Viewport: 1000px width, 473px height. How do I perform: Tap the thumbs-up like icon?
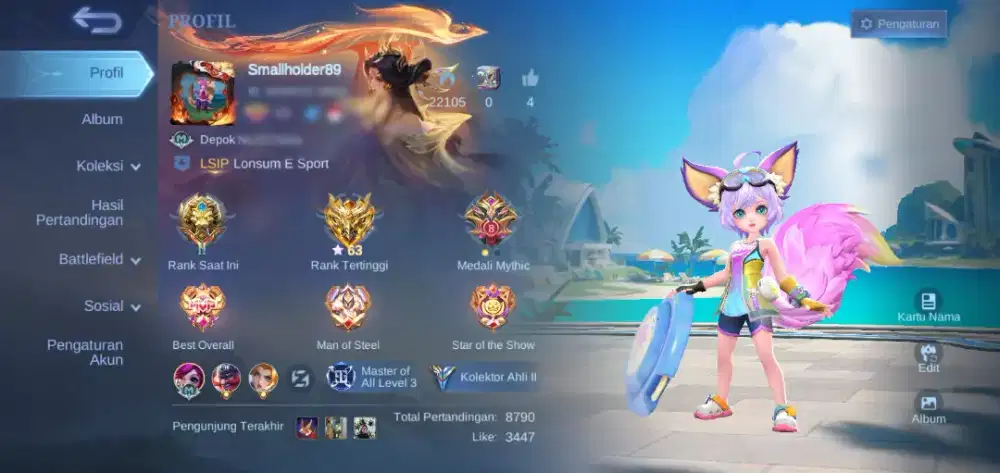[529, 78]
